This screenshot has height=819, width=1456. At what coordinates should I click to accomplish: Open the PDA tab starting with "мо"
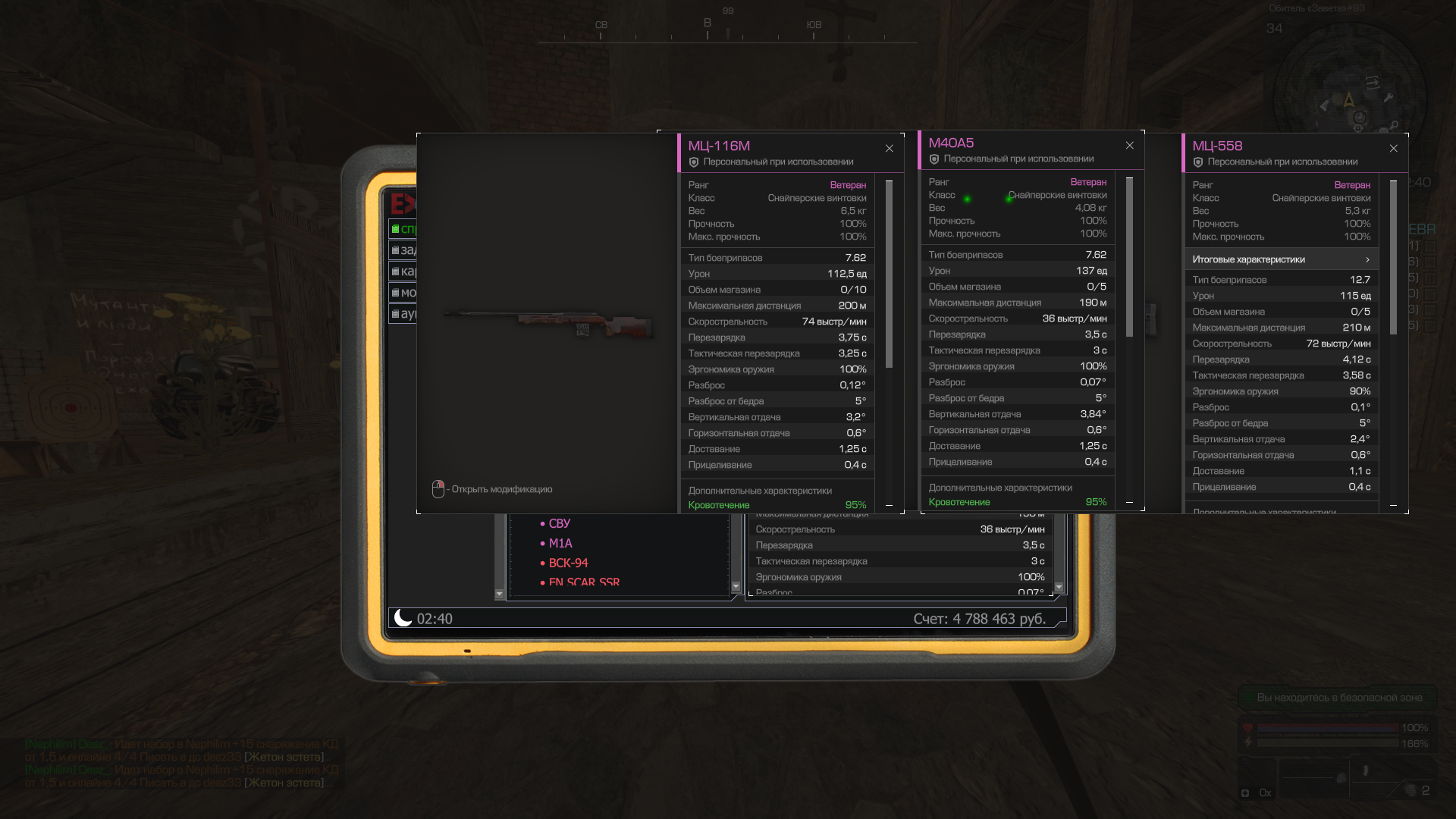403,293
